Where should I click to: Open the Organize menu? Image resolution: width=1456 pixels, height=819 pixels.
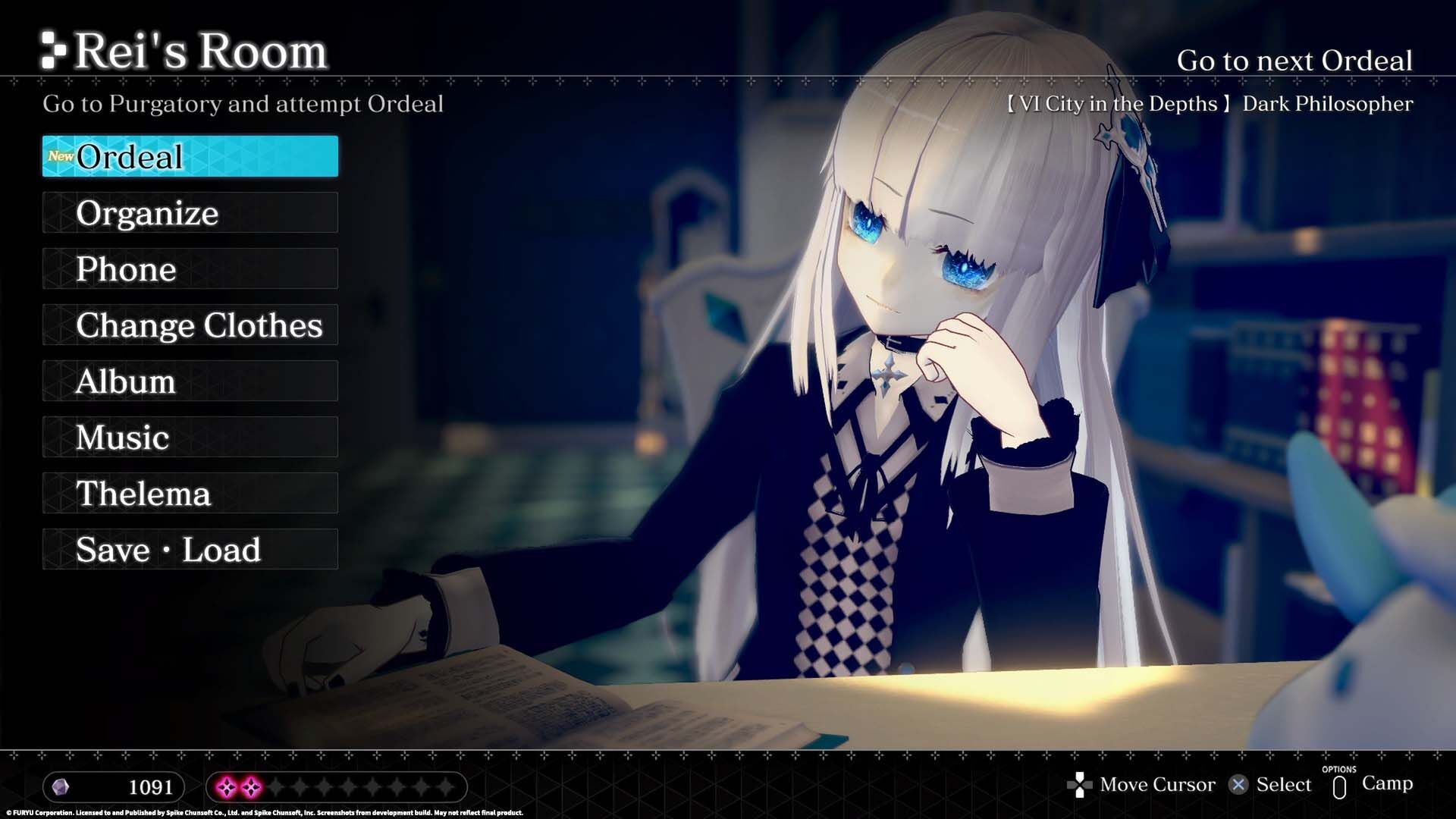point(190,212)
